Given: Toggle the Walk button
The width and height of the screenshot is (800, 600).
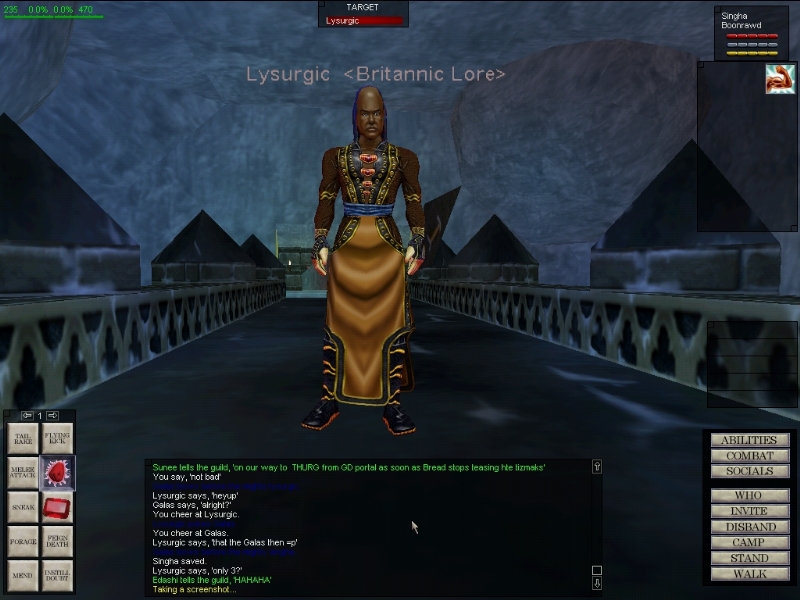Looking at the screenshot, I should [x=750, y=574].
